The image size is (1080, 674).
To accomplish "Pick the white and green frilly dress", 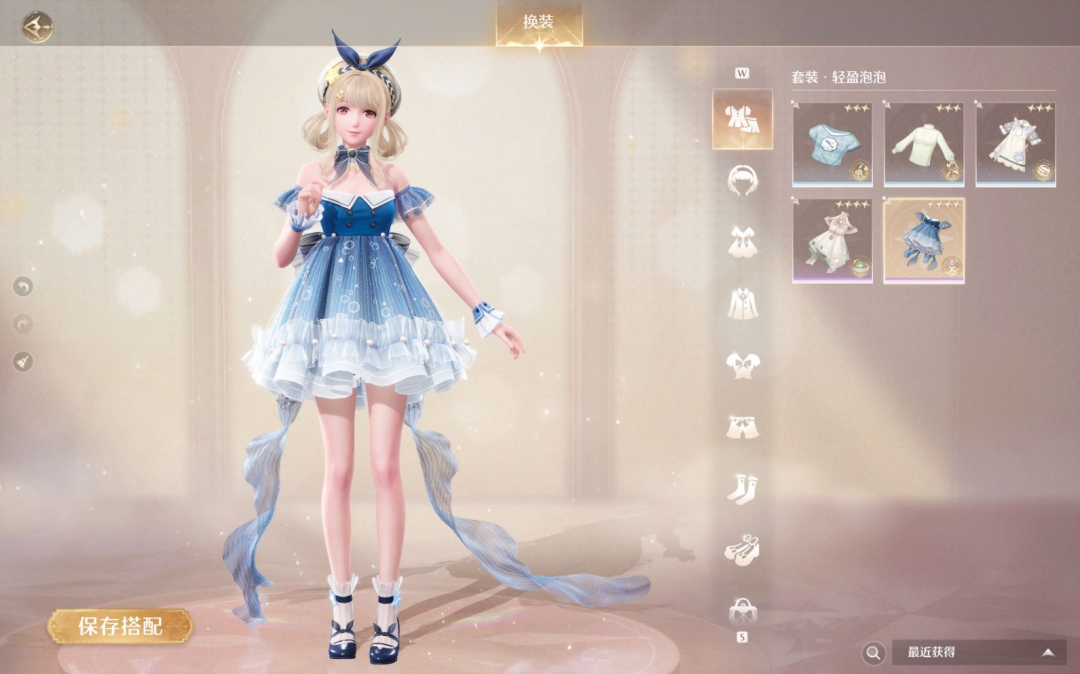I will click(832, 240).
